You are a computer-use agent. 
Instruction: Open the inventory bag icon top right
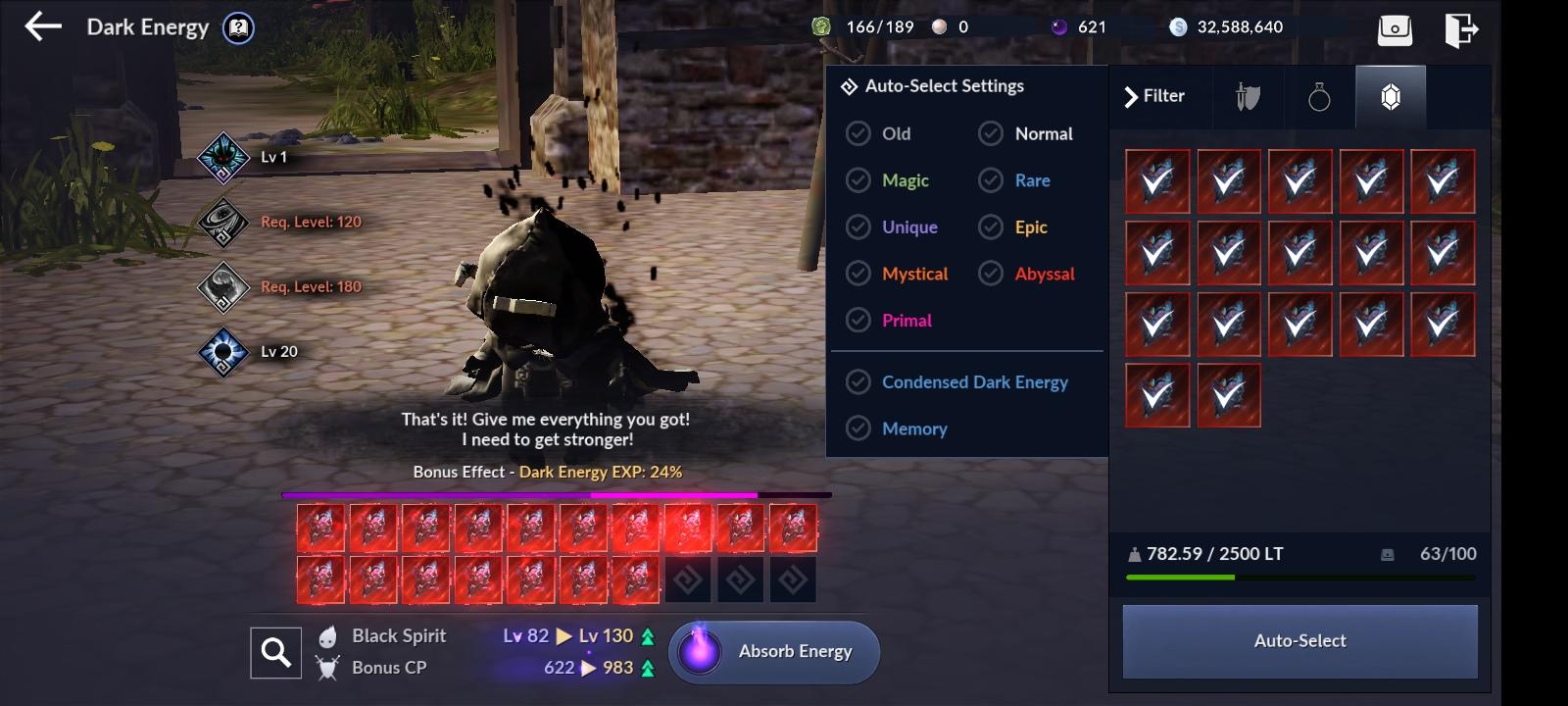tap(1396, 29)
